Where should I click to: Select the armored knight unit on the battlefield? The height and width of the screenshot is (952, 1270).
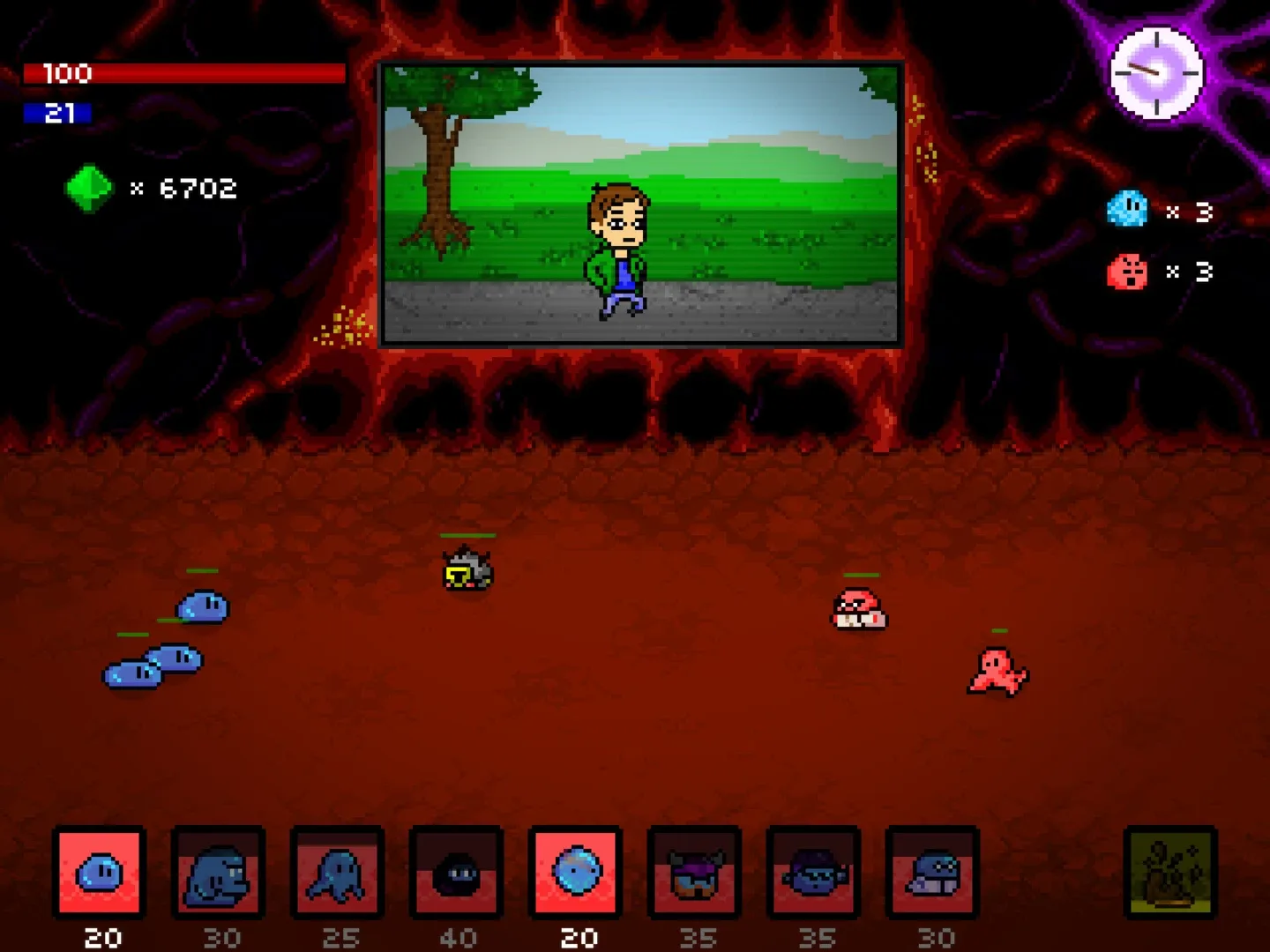point(468,571)
